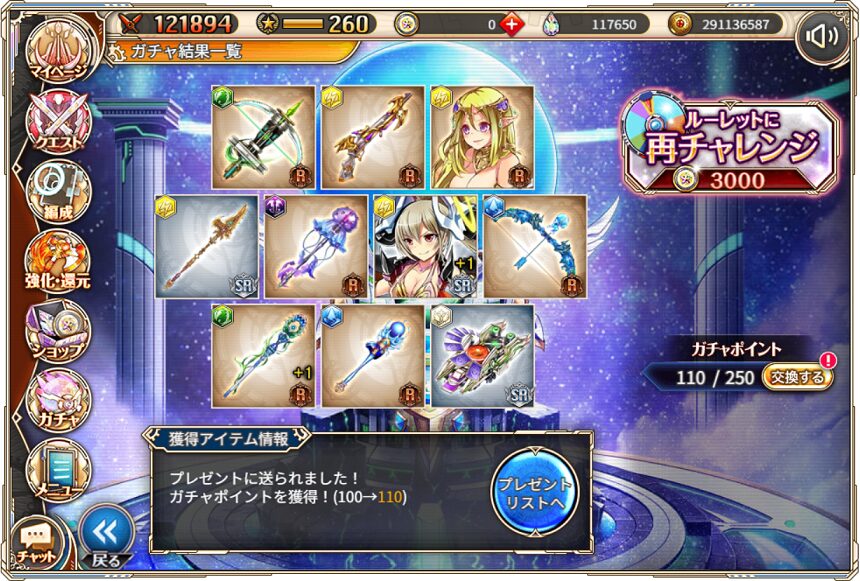Screen dimensions: 860x581
Task: Select the green crossbow gacha result
Action: click(264, 135)
